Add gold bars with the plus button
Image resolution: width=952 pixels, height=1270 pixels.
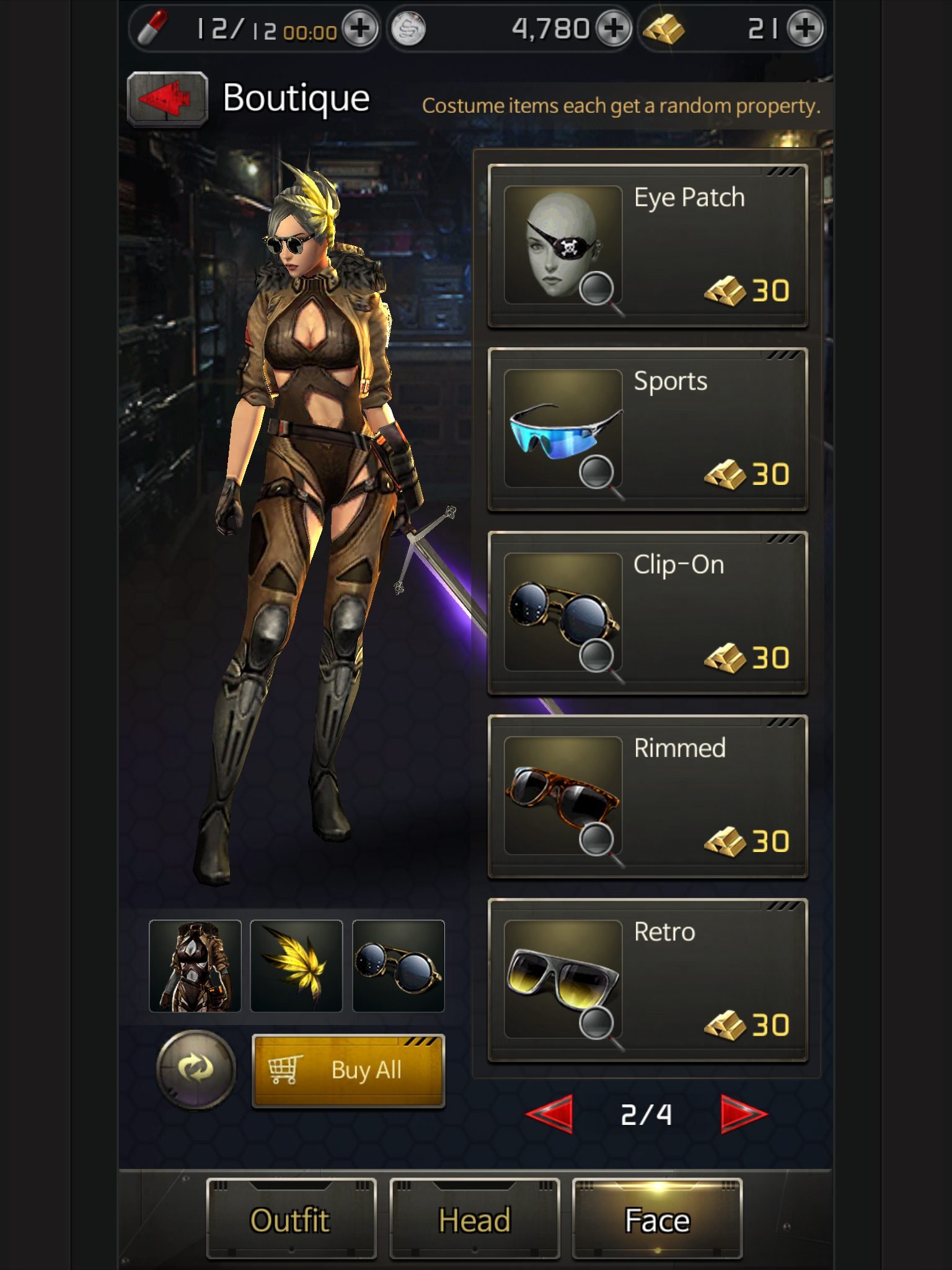coord(804,29)
